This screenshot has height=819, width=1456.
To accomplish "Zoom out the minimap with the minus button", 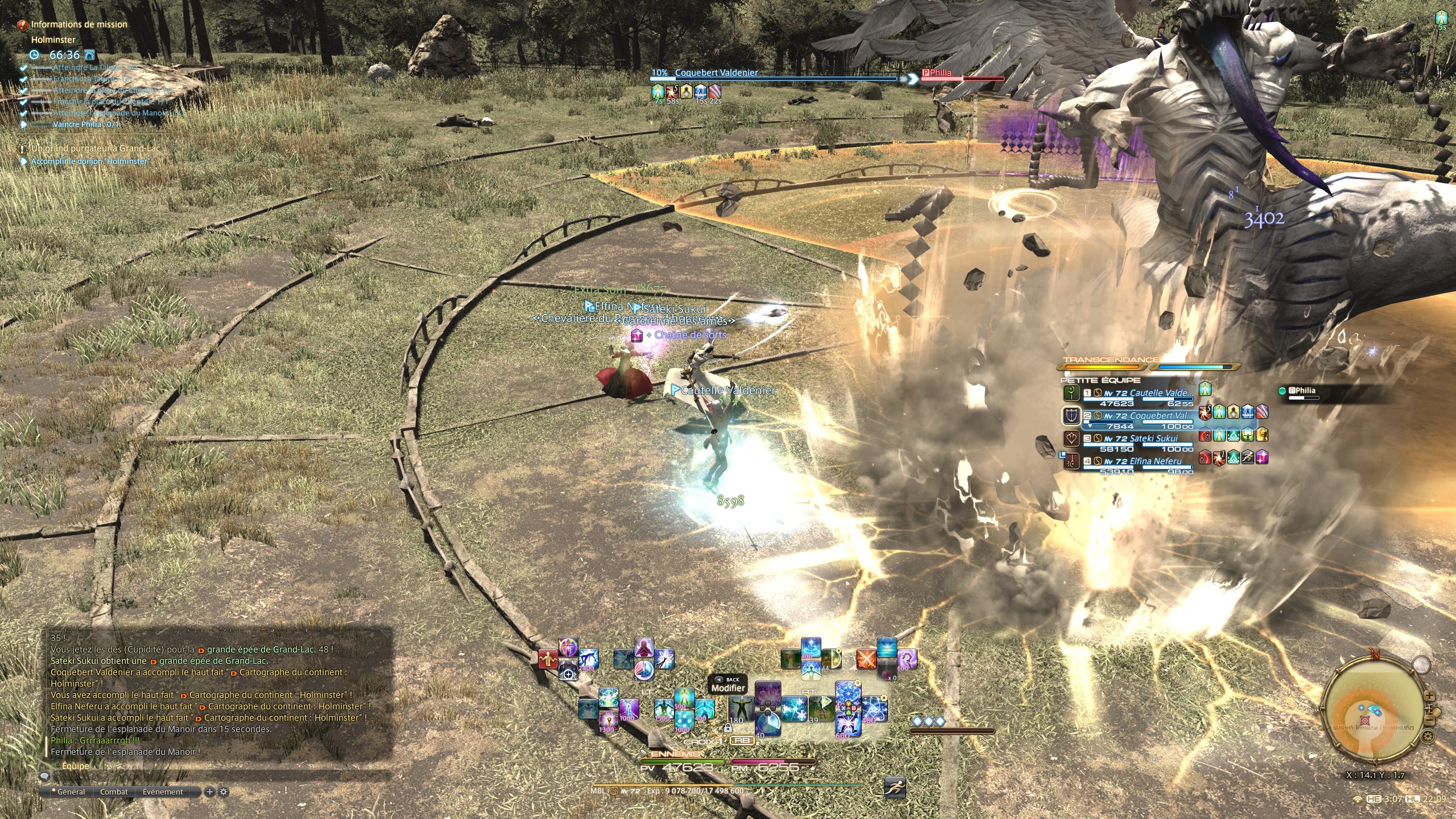I will tap(1430, 721).
